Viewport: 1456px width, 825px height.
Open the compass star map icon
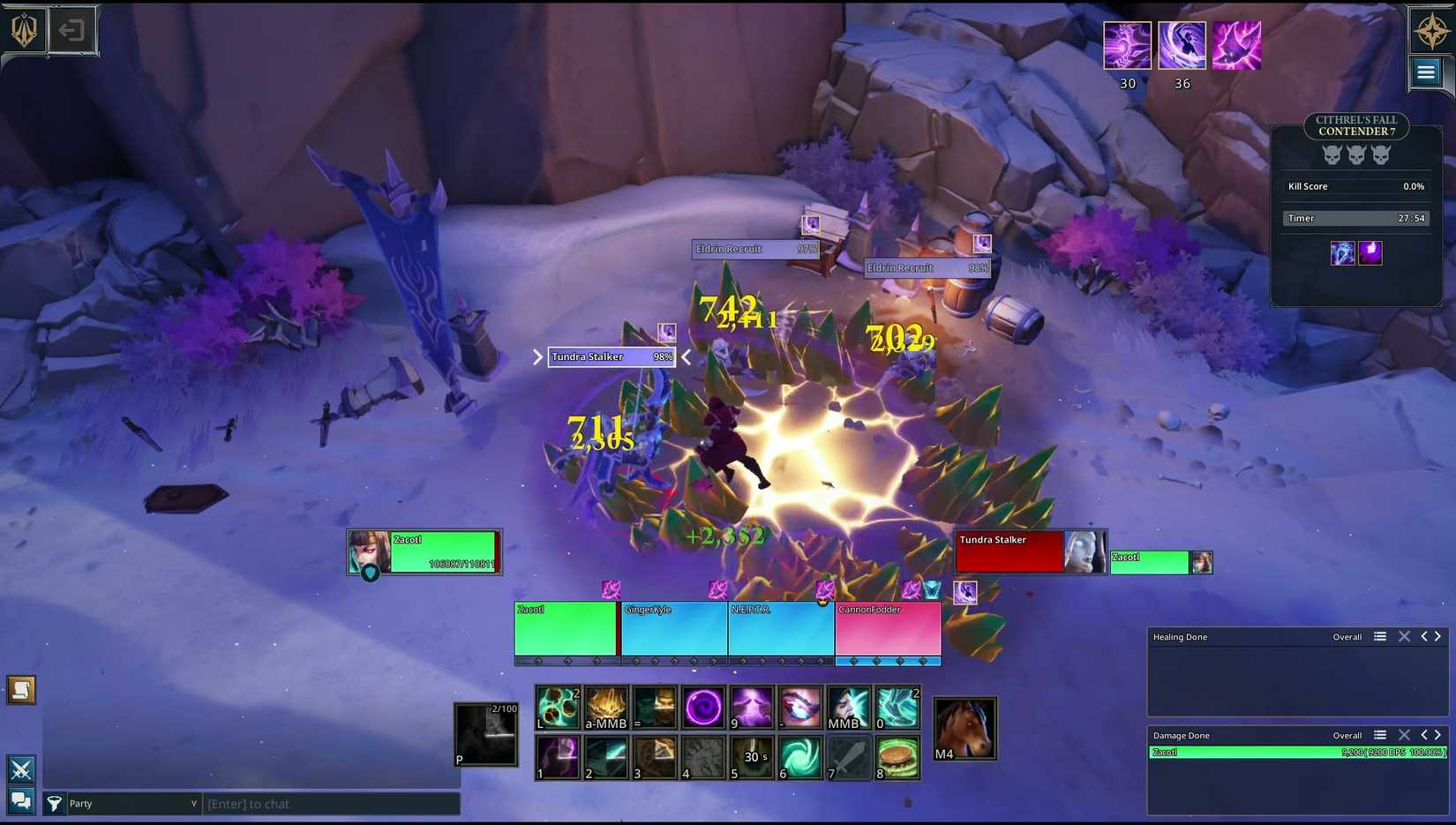pyautogui.click(x=1431, y=32)
